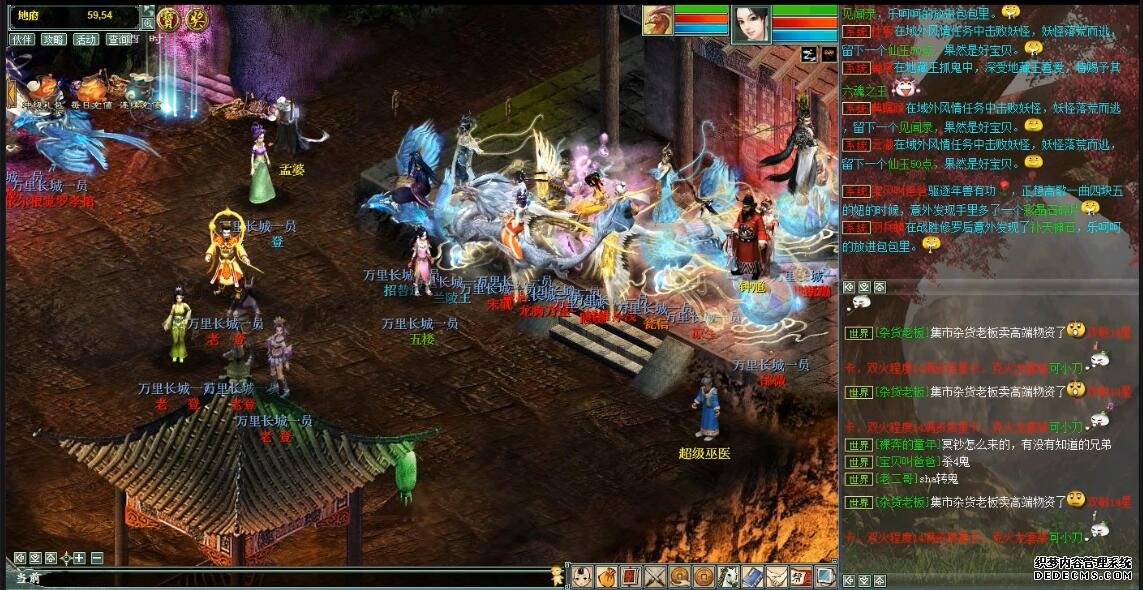Open the 攻略 guide button
Image resolution: width=1143 pixels, height=590 pixels.
pos(54,39)
